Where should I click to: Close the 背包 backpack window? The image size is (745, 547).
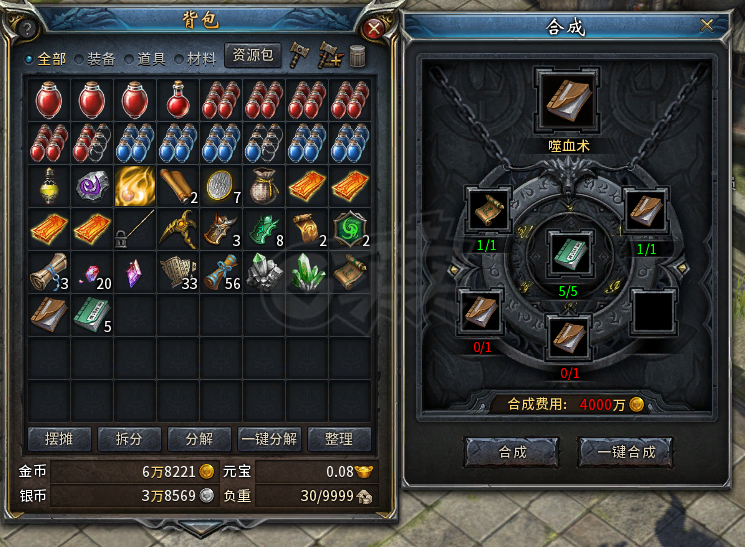[375, 28]
